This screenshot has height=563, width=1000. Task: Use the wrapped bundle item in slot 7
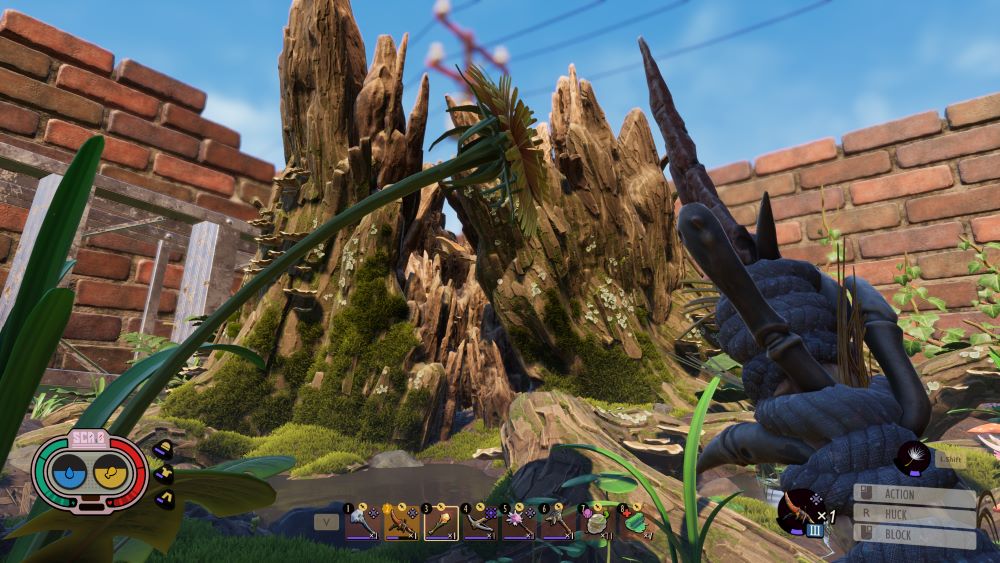coord(598,523)
